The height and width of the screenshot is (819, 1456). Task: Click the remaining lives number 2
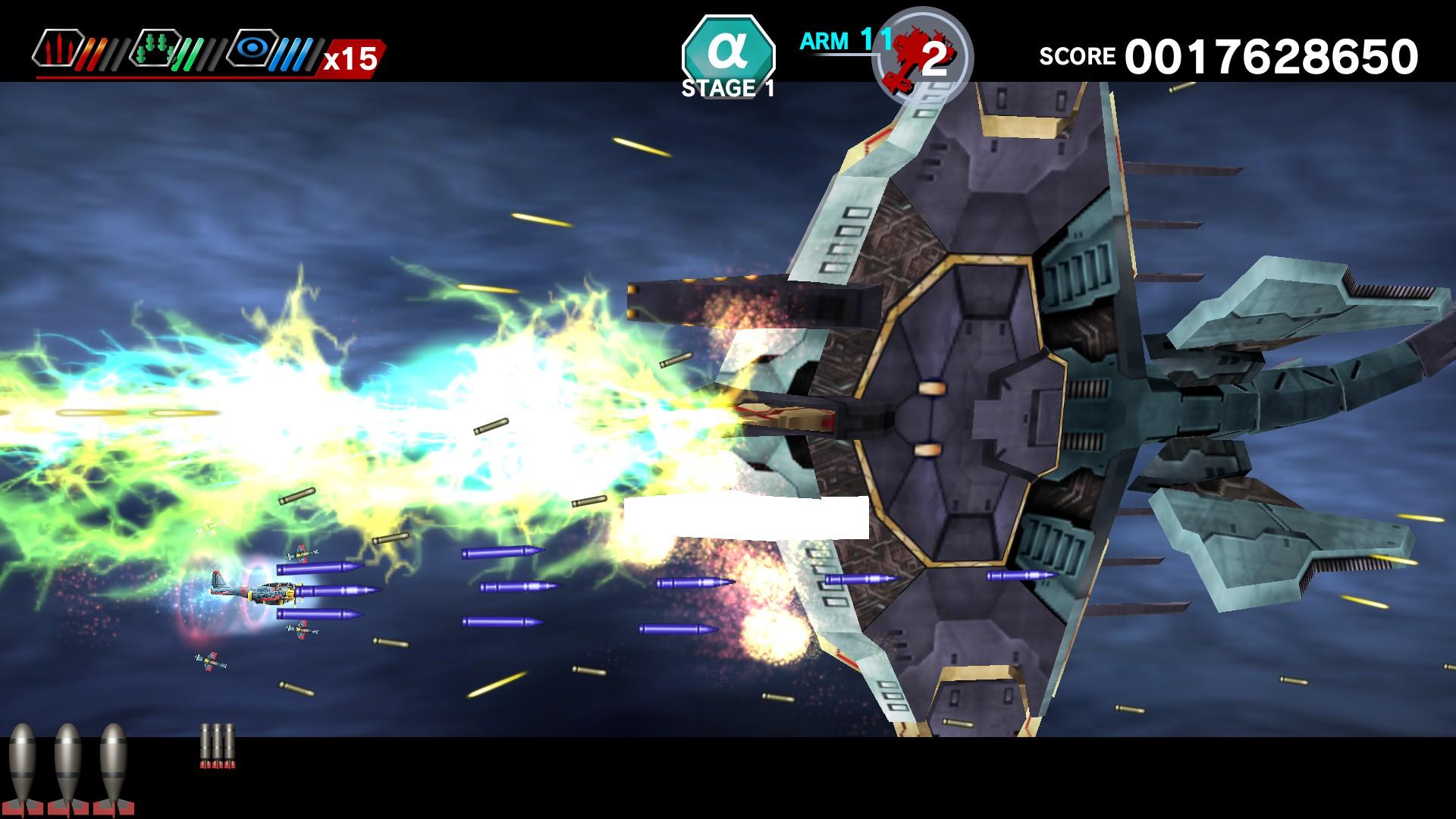pos(934,57)
